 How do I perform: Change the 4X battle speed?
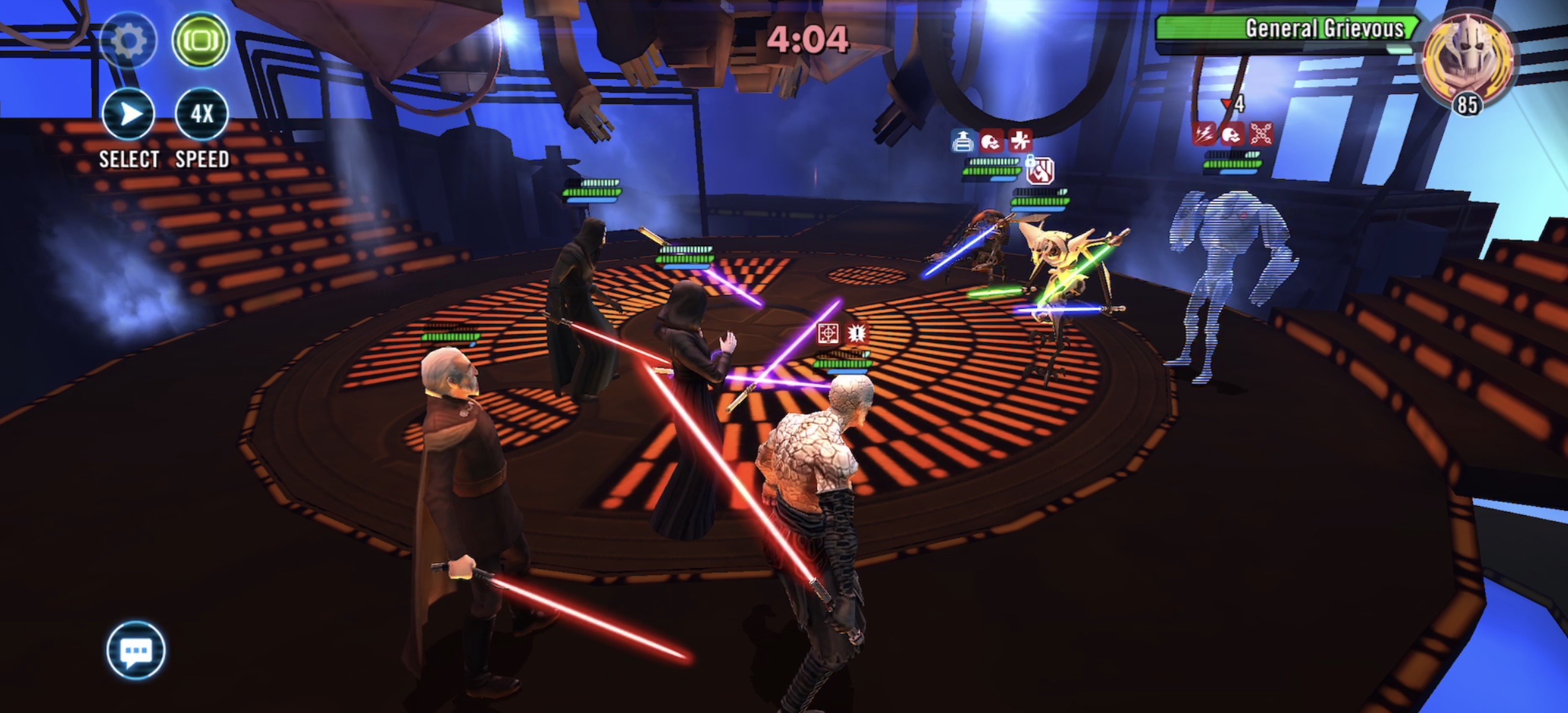(201, 114)
